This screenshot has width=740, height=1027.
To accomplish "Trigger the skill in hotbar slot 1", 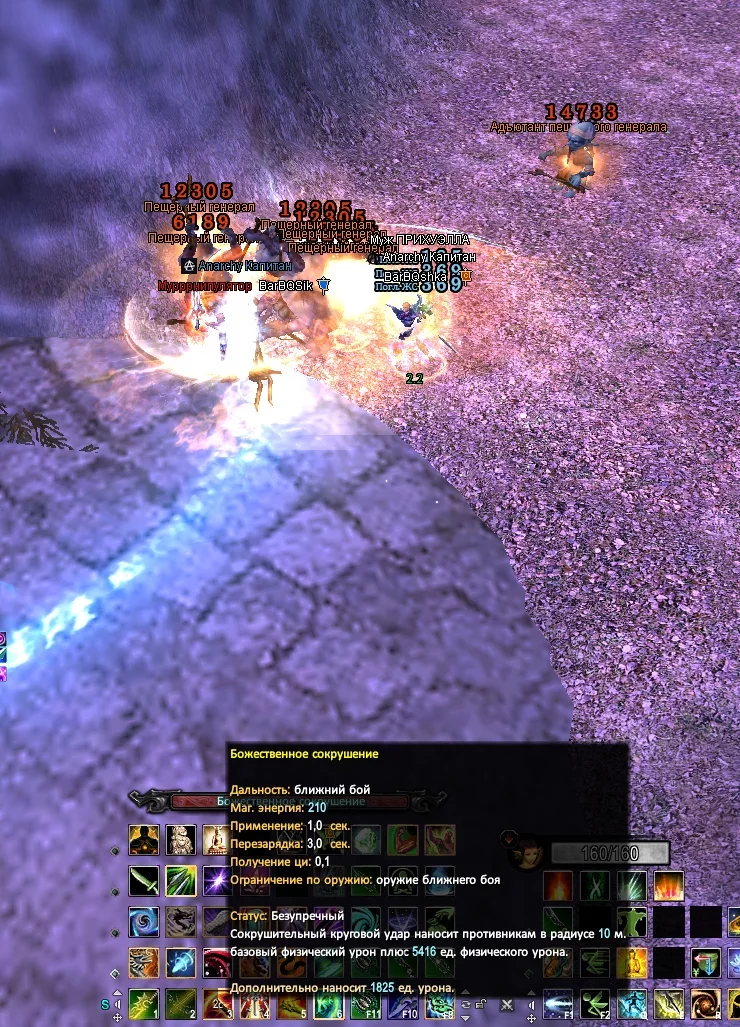I will click(x=144, y=1003).
